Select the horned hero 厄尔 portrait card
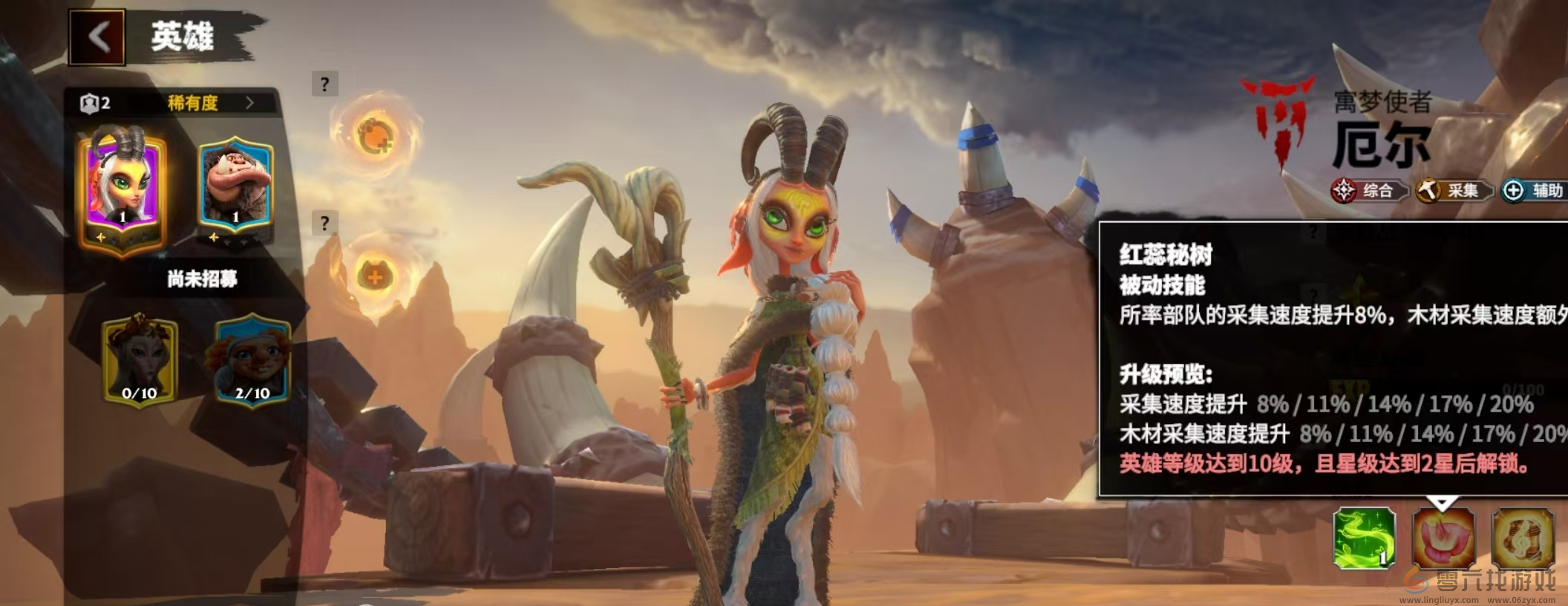The image size is (1568, 606). 123,186
